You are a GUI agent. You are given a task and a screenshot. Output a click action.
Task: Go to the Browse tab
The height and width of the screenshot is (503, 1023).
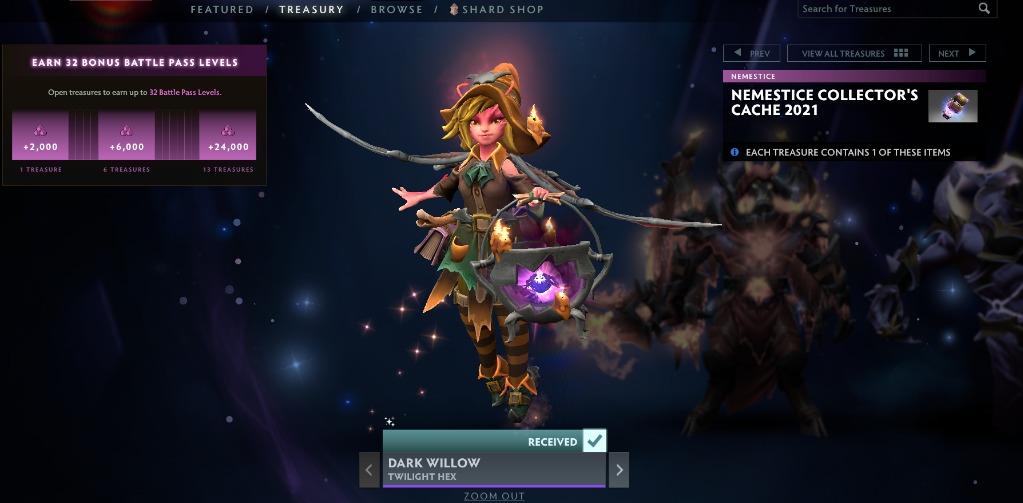[396, 10]
